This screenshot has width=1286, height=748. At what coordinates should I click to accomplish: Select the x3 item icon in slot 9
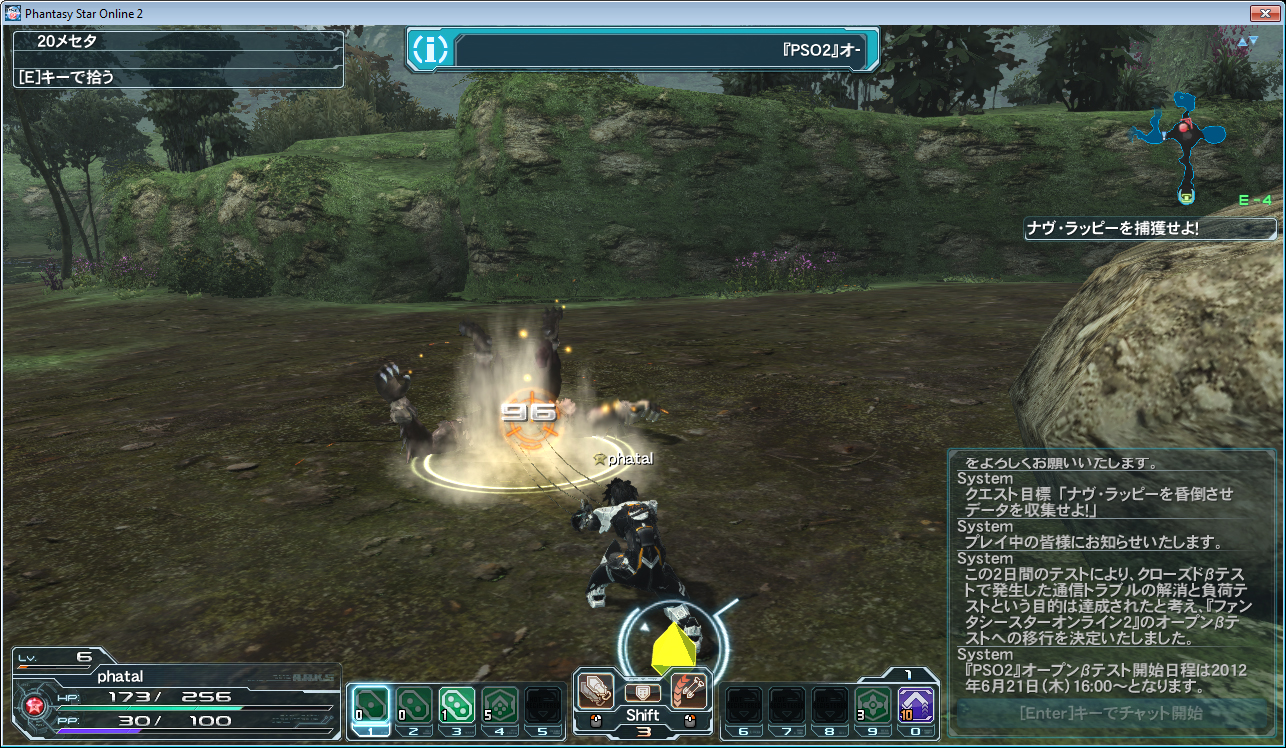click(x=871, y=701)
